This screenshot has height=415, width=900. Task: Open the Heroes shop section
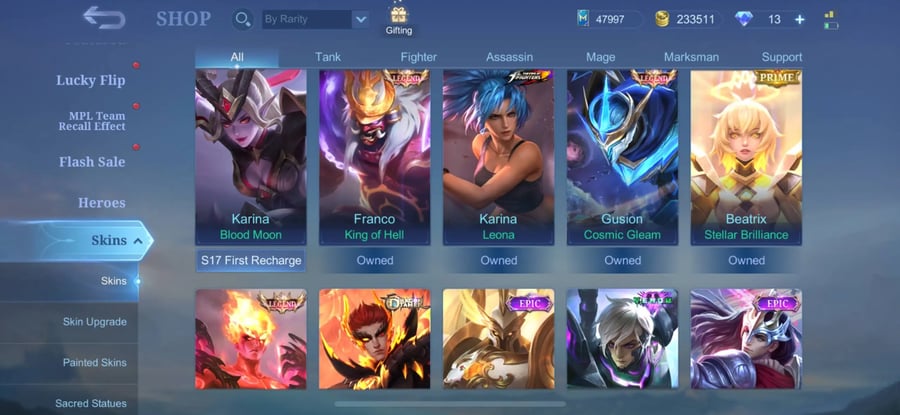pos(102,202)
